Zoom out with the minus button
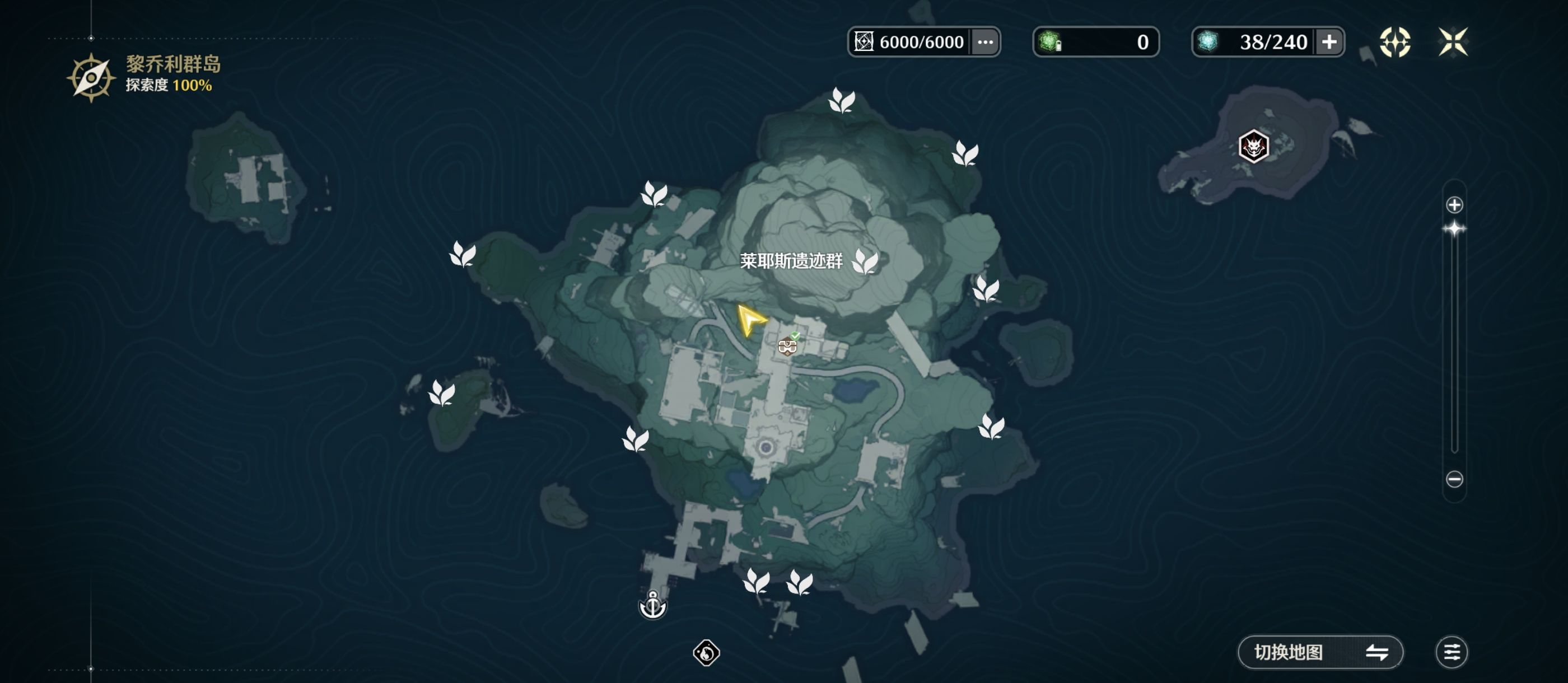The height and width of the screenshot is (683, 1568). pyautogui.click(x=1454, y=479)
